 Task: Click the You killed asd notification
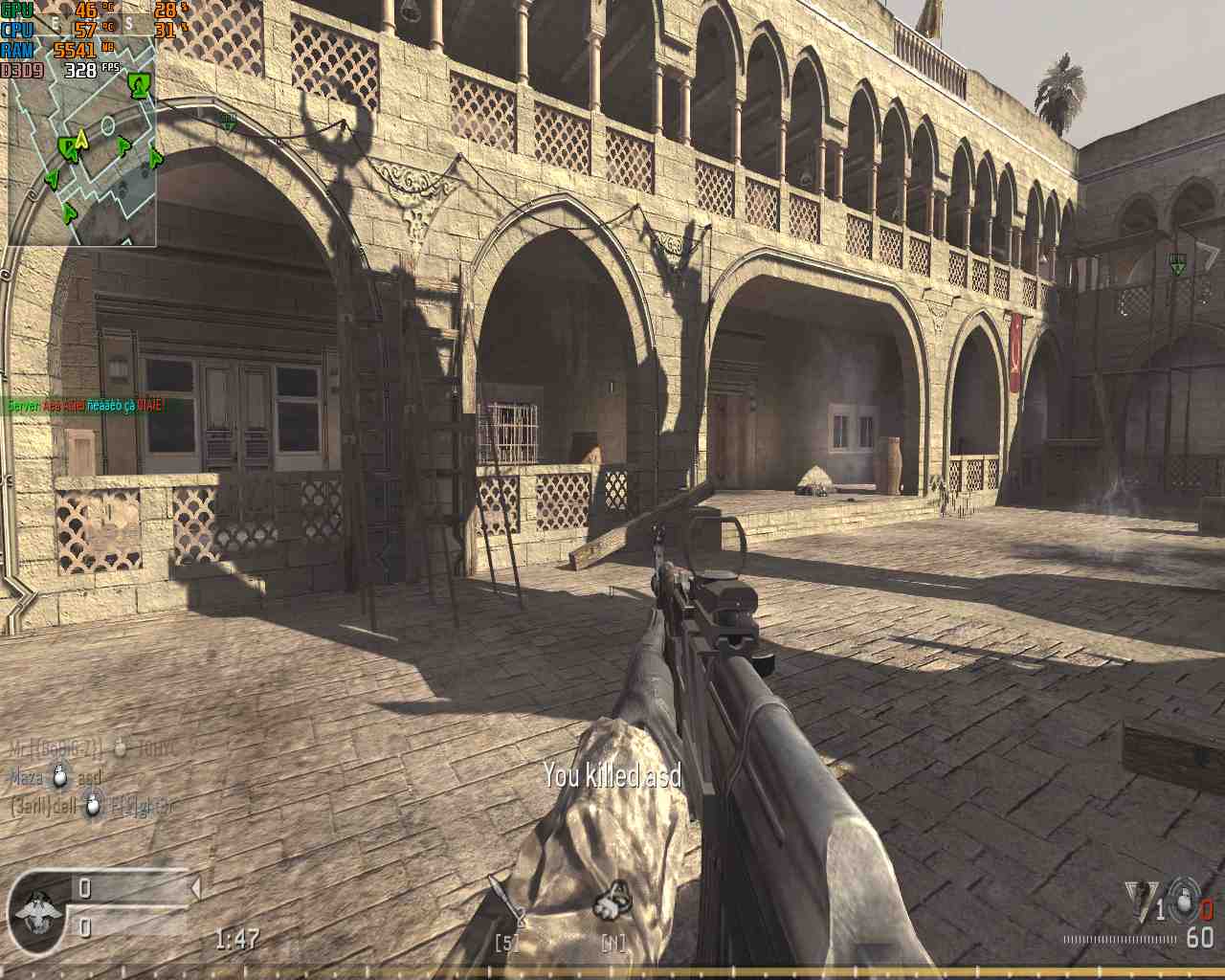611,776
